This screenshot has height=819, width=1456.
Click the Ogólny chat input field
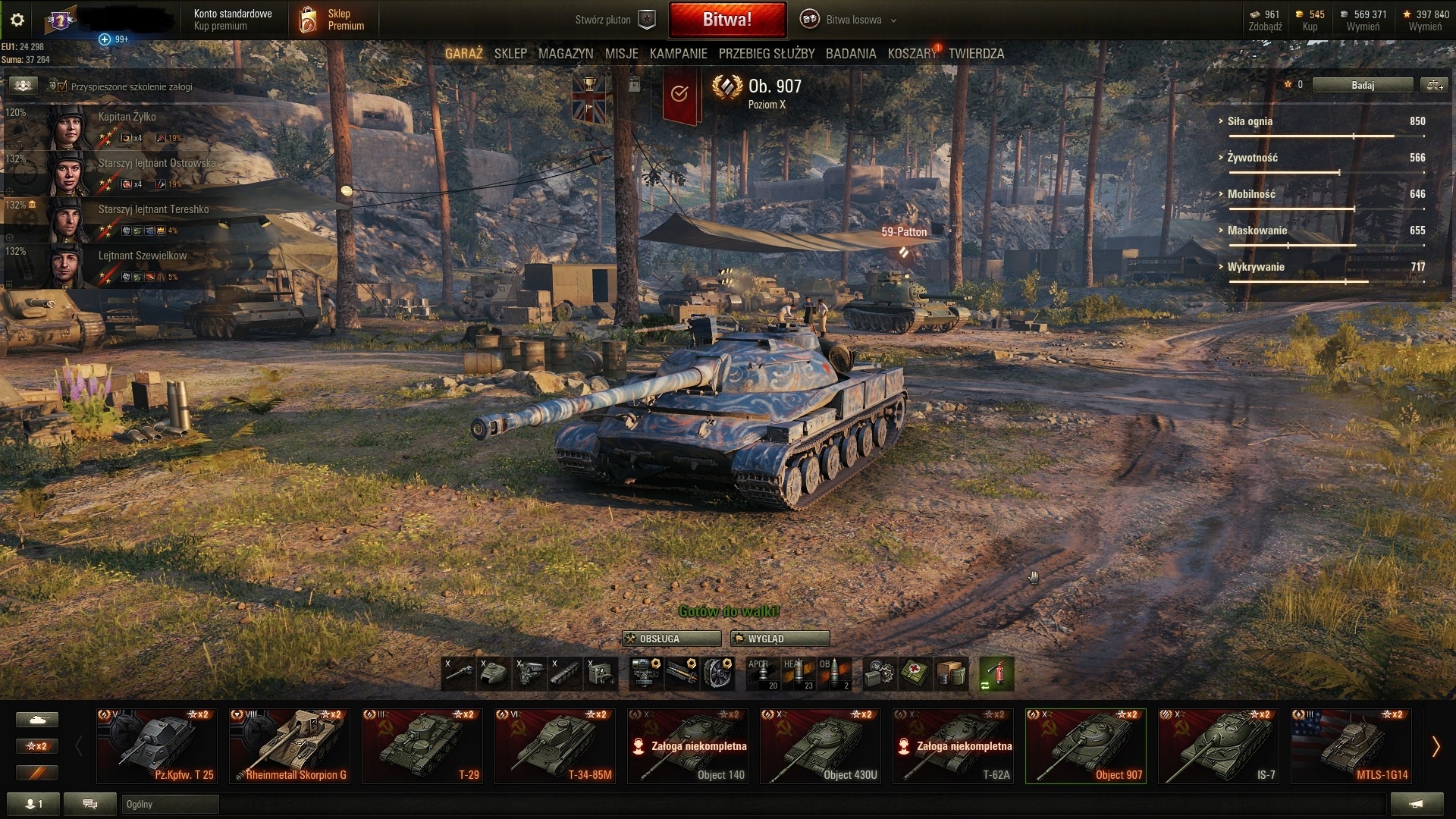tap(170, 804)
